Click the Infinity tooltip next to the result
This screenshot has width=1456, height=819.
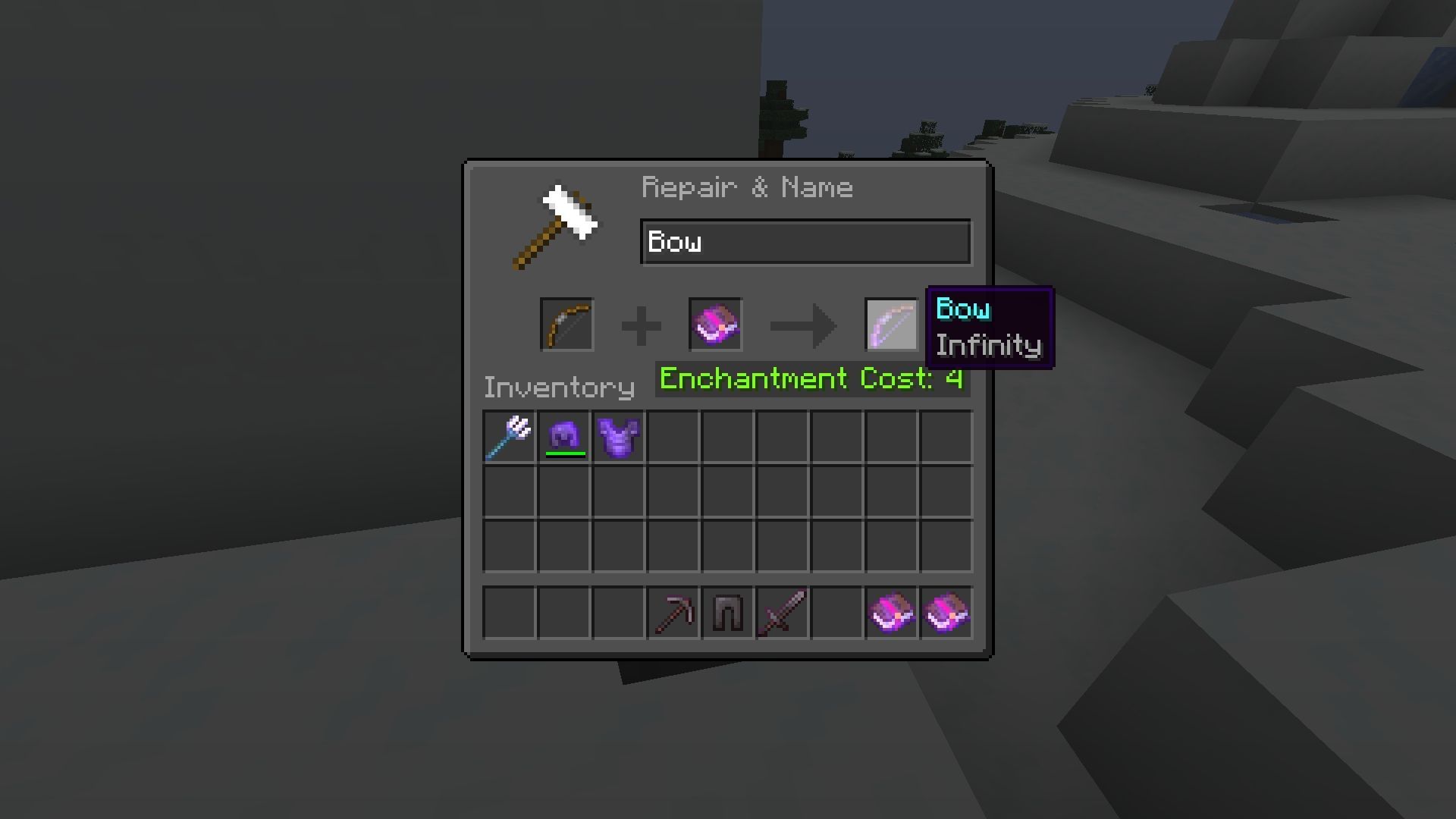988,346
